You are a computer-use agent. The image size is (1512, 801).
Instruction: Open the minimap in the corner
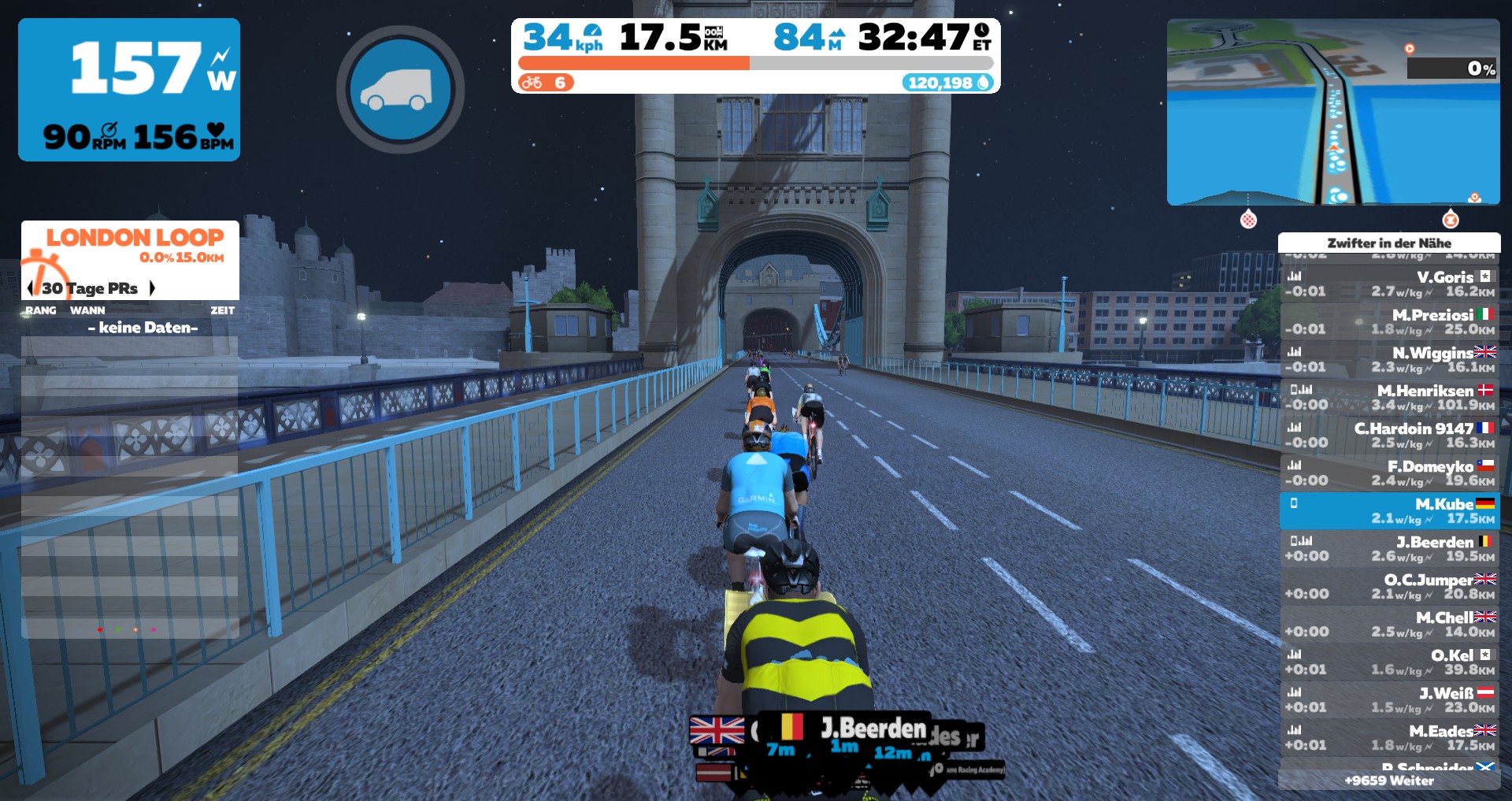[x=1332, y=112]
